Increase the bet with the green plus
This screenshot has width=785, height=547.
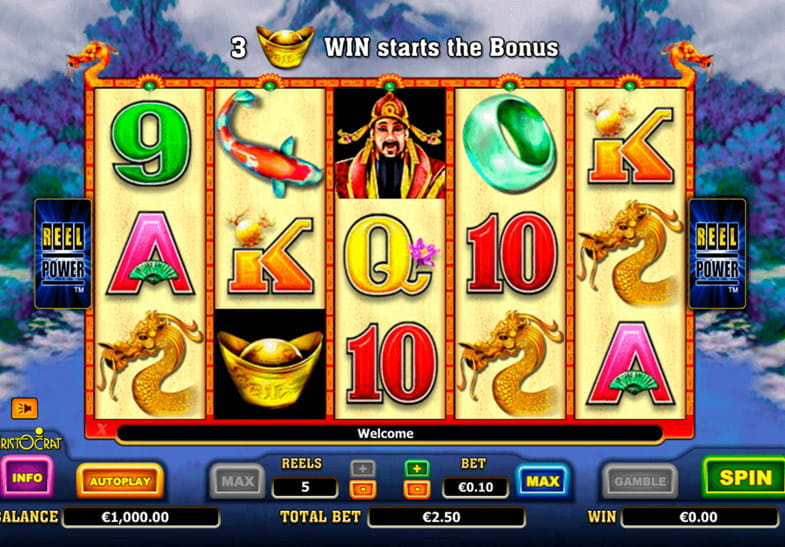click(416, 468)
